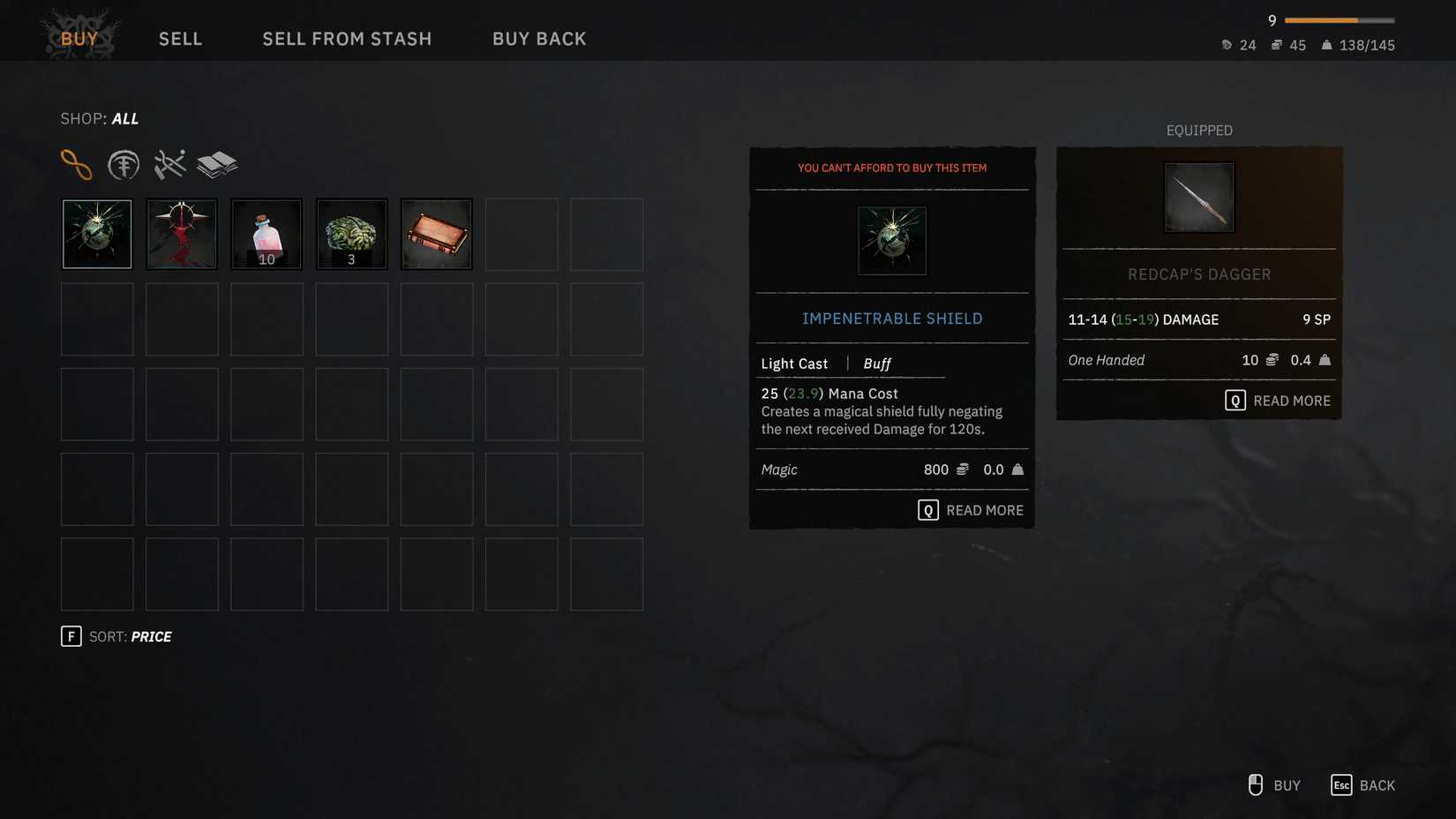This screenshot has width=1456, height=819.
Task: Select the green brain item stack of 3
Action: coord(350,233)
